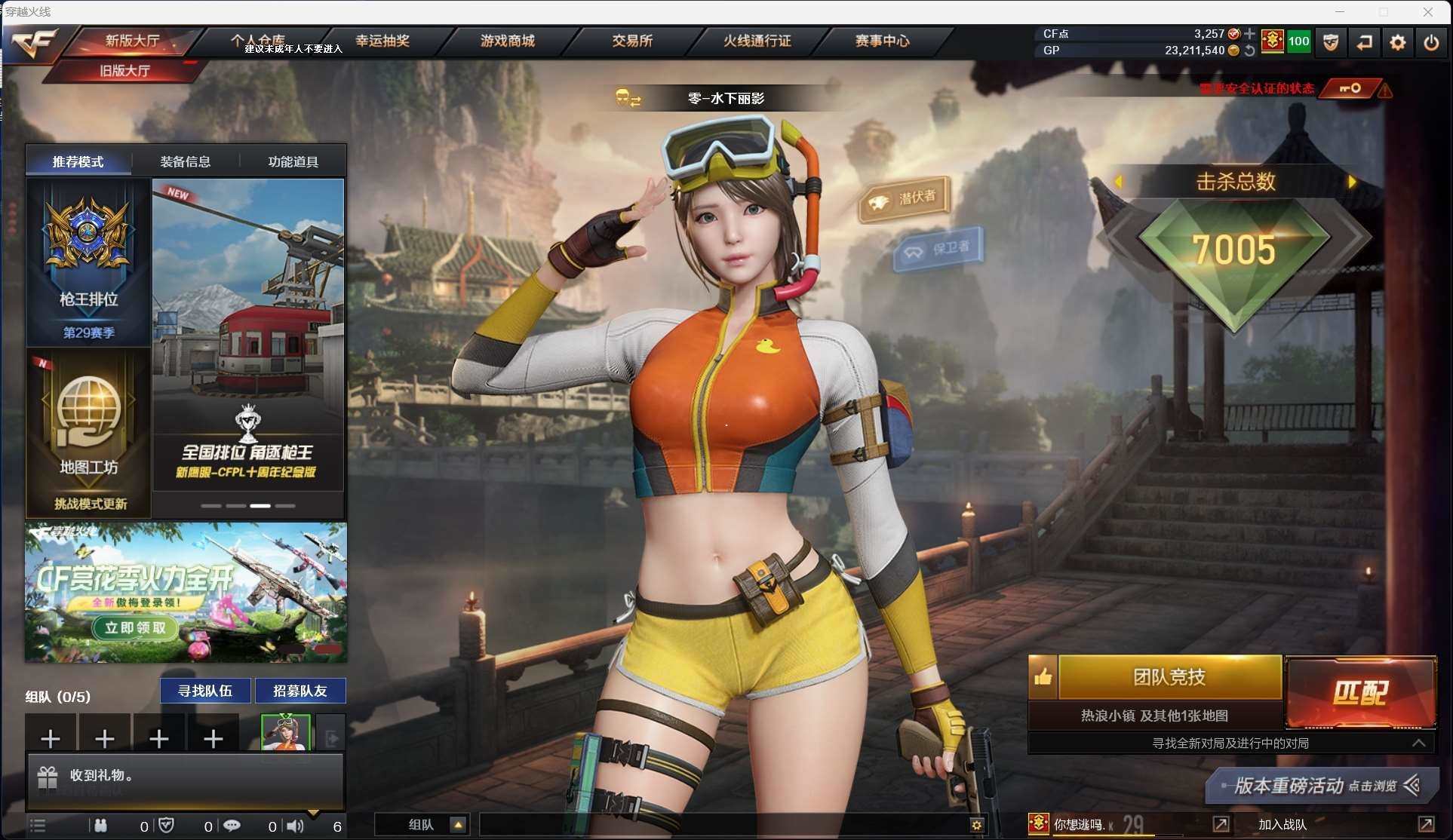This screenshot has width=1453, height=840.
Task: Switch to the 功能道具 items tab
Action: tap(293, 161)
